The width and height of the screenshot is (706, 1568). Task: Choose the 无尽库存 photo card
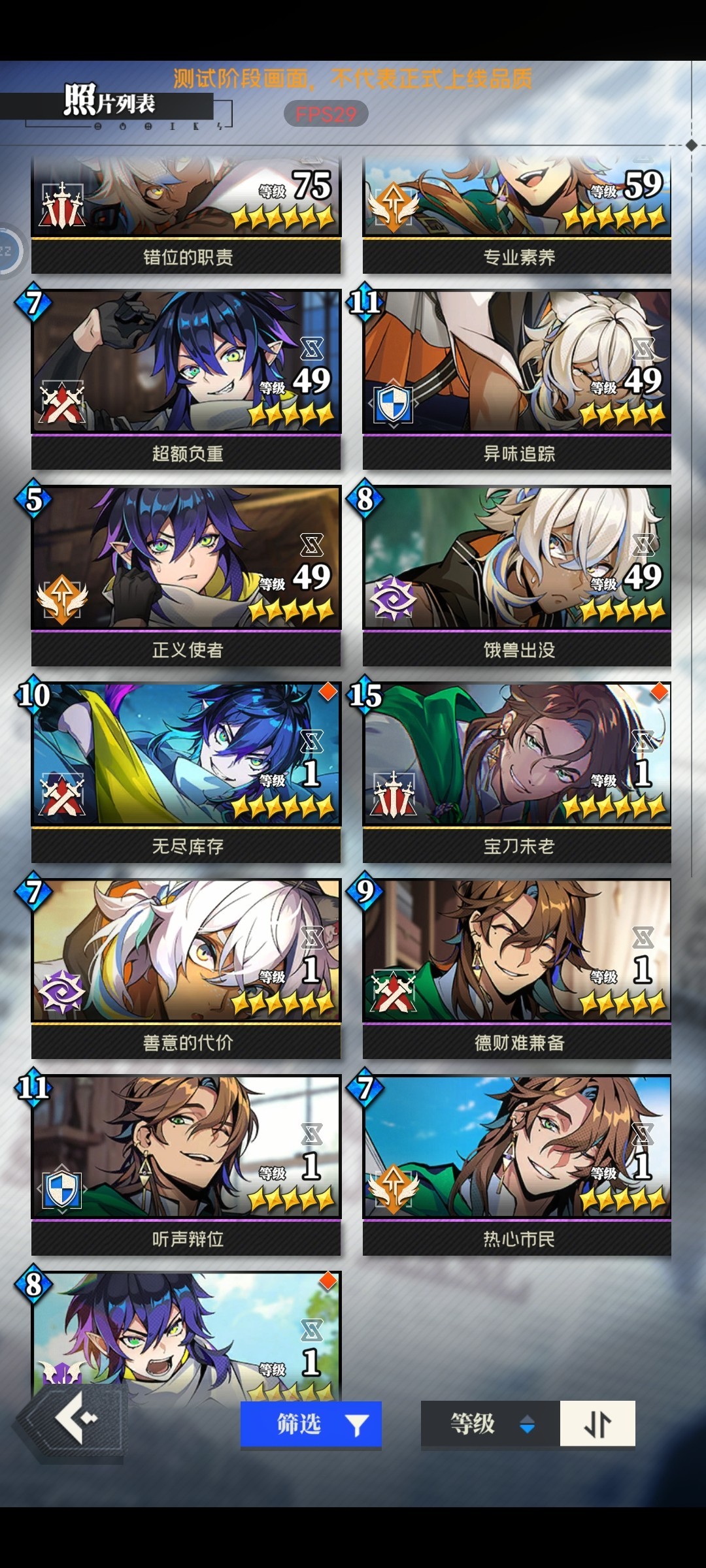[x=186, y=771]
